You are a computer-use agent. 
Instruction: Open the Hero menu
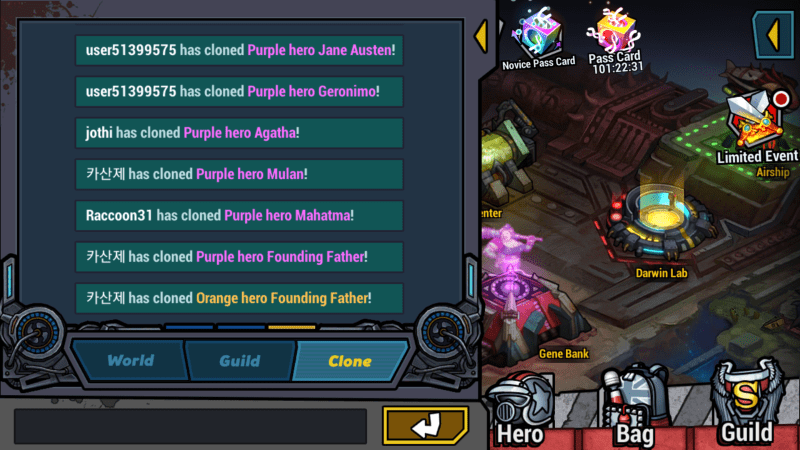(520, 410)
